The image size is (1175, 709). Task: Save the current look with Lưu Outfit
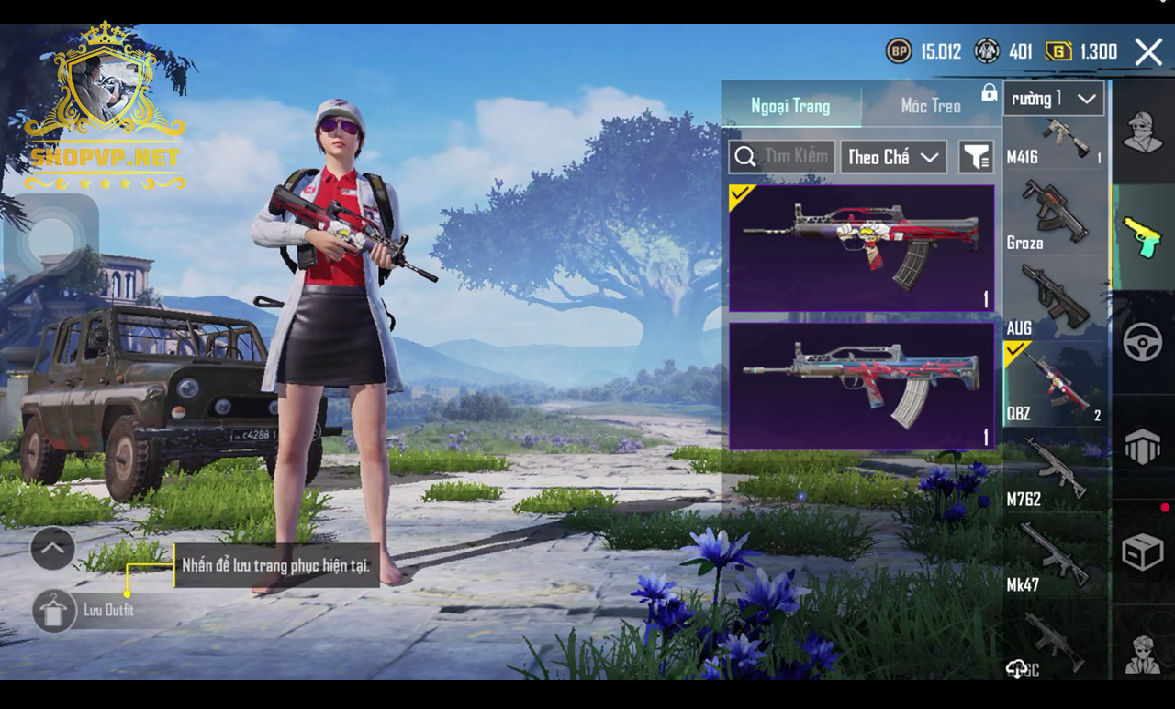(55, 611)
